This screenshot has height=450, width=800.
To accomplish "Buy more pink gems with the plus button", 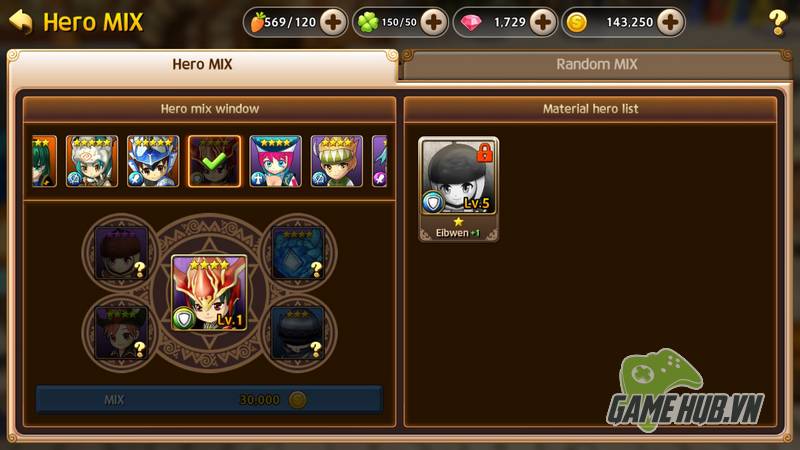I will pos(542,21).
